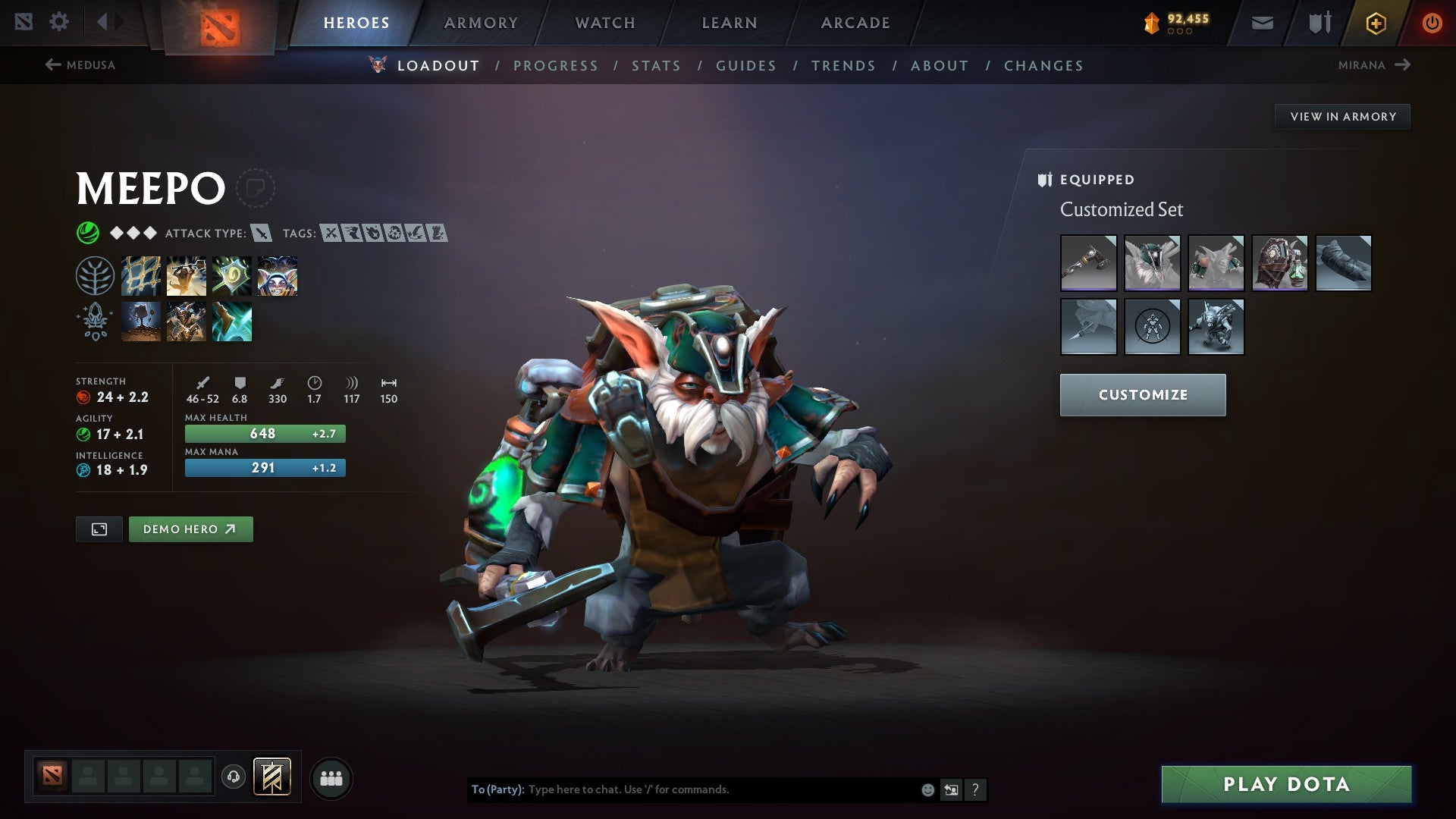Click the CUSTOMIZE button

(x=1142, y=394)
